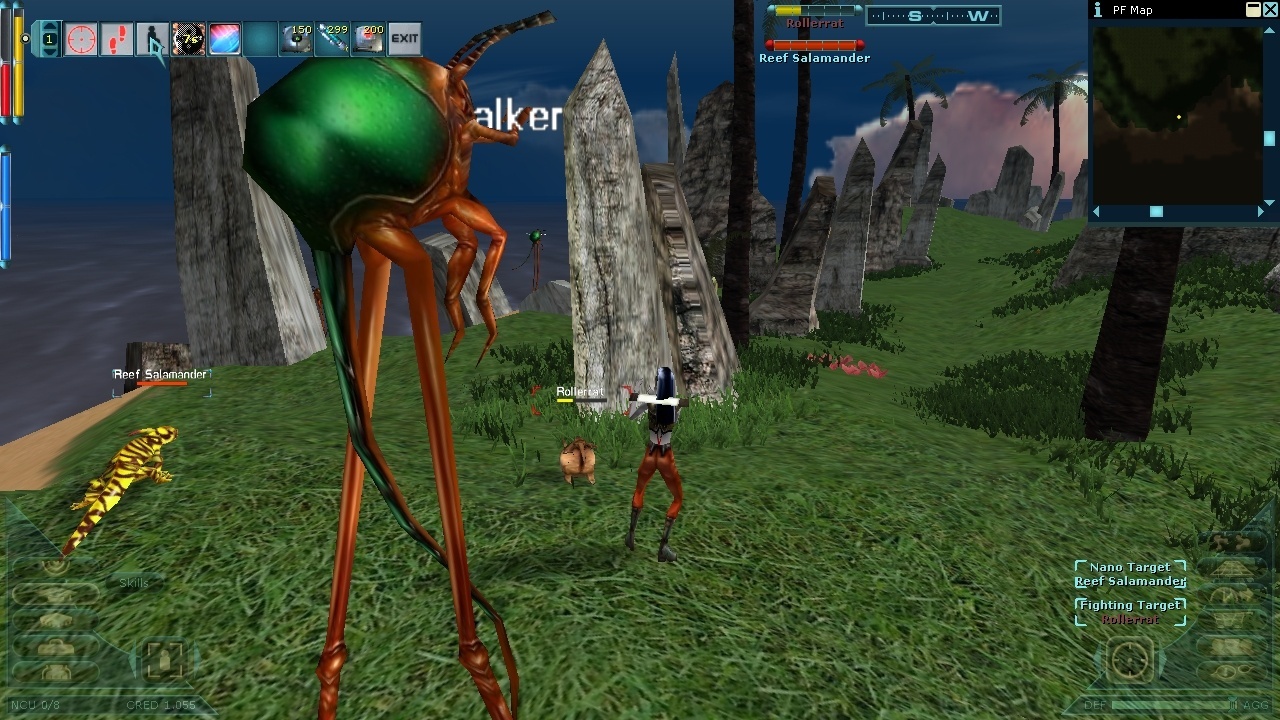The width and height of the screenshot is (1280, 720).
Task: Activate the nano program showing 7s cooldown
Action: tap(188, 39)
